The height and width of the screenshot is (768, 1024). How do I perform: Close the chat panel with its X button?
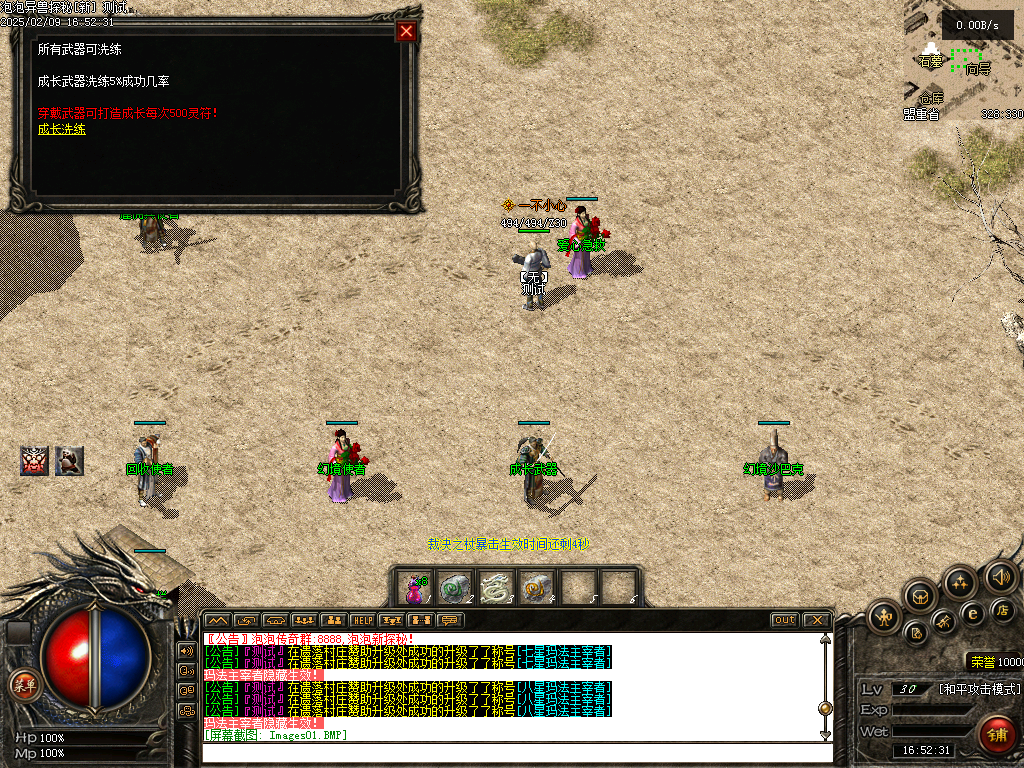point(816,620)
